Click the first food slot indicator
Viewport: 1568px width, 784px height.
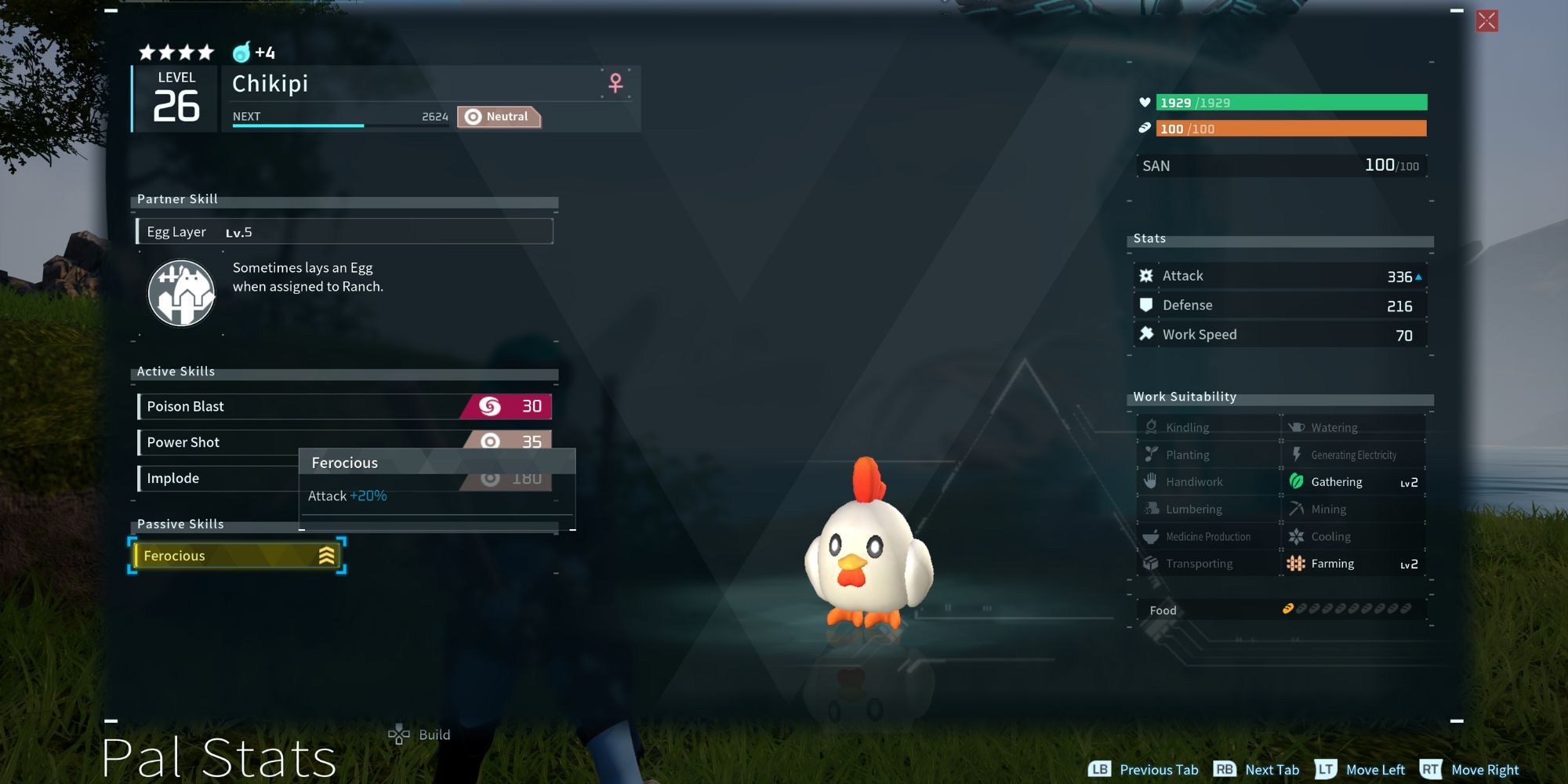tap(1289, 608)
